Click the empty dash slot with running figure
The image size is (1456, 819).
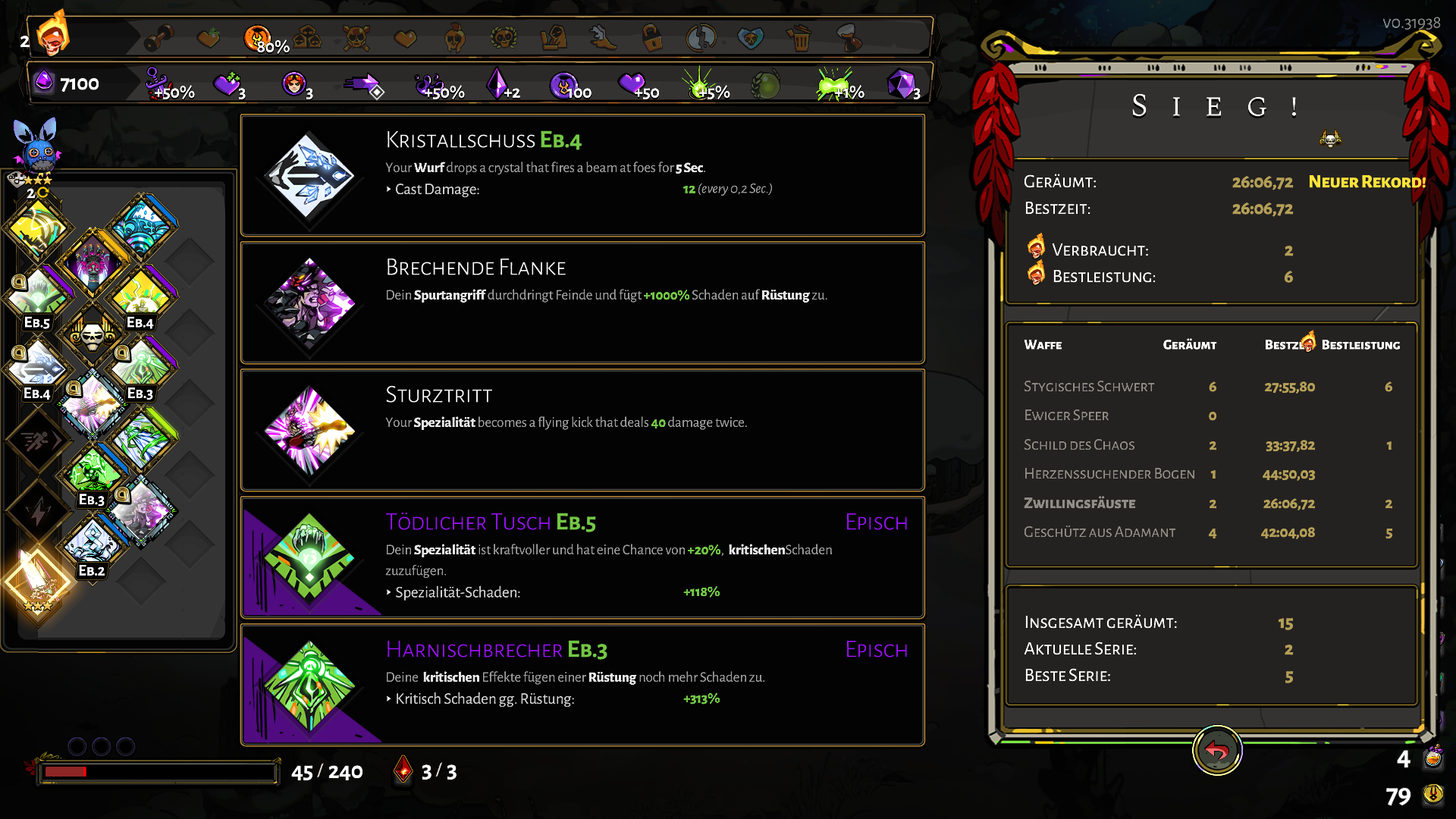click(x=36, y=441)
